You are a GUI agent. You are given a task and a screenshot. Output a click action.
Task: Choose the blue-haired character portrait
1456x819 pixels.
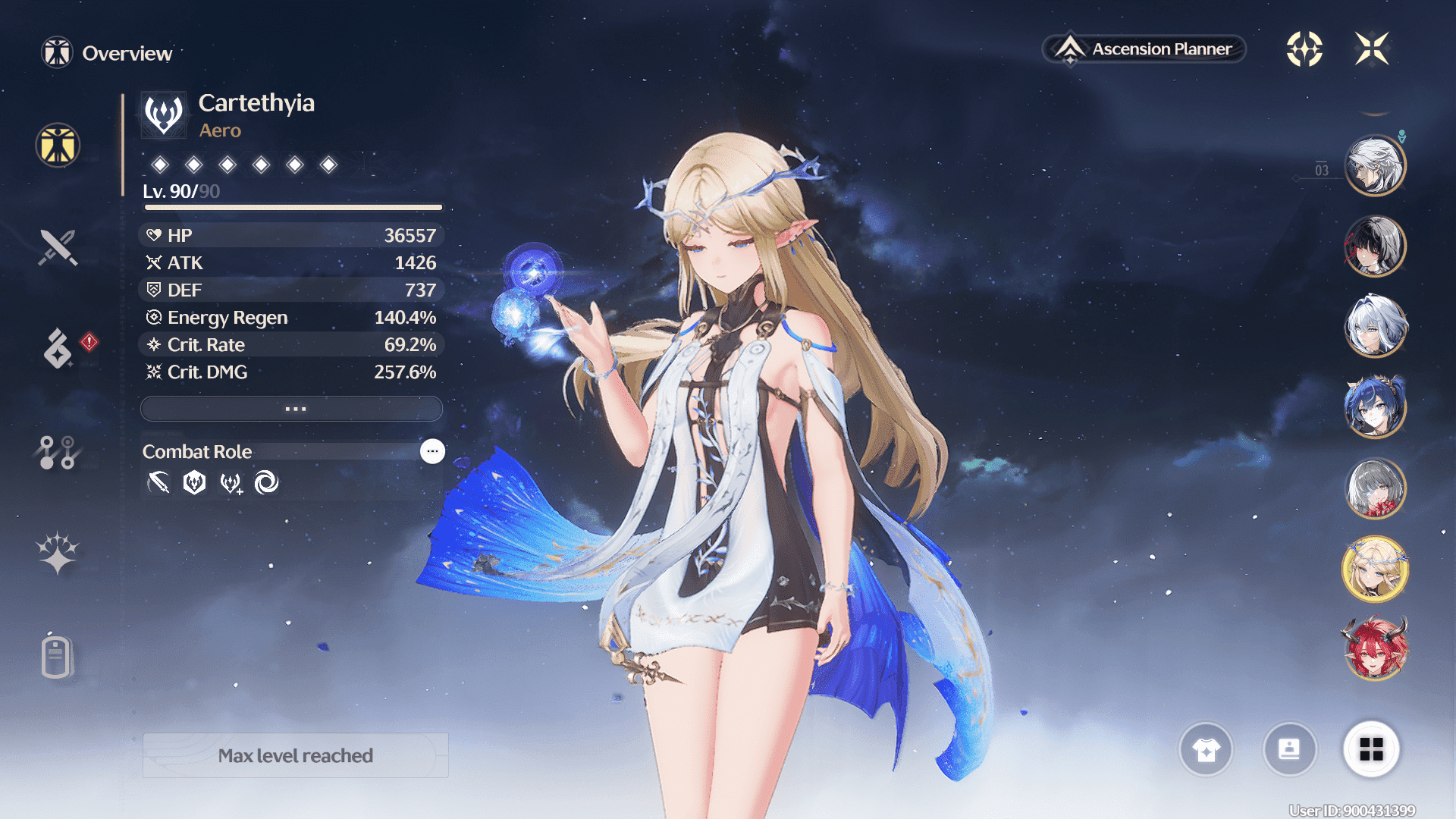pos(1375,407)
